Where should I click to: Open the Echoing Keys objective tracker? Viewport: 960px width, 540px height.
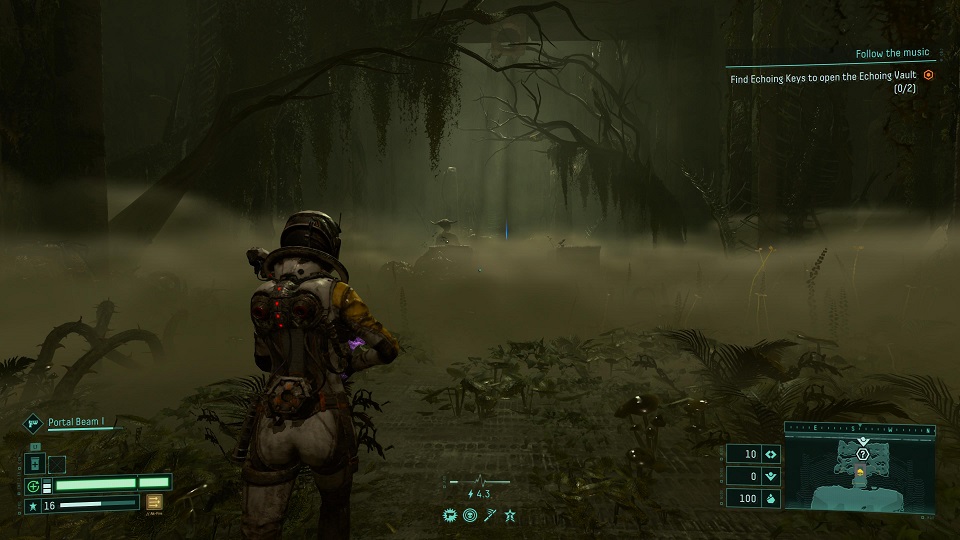click(x=822, y=75)
